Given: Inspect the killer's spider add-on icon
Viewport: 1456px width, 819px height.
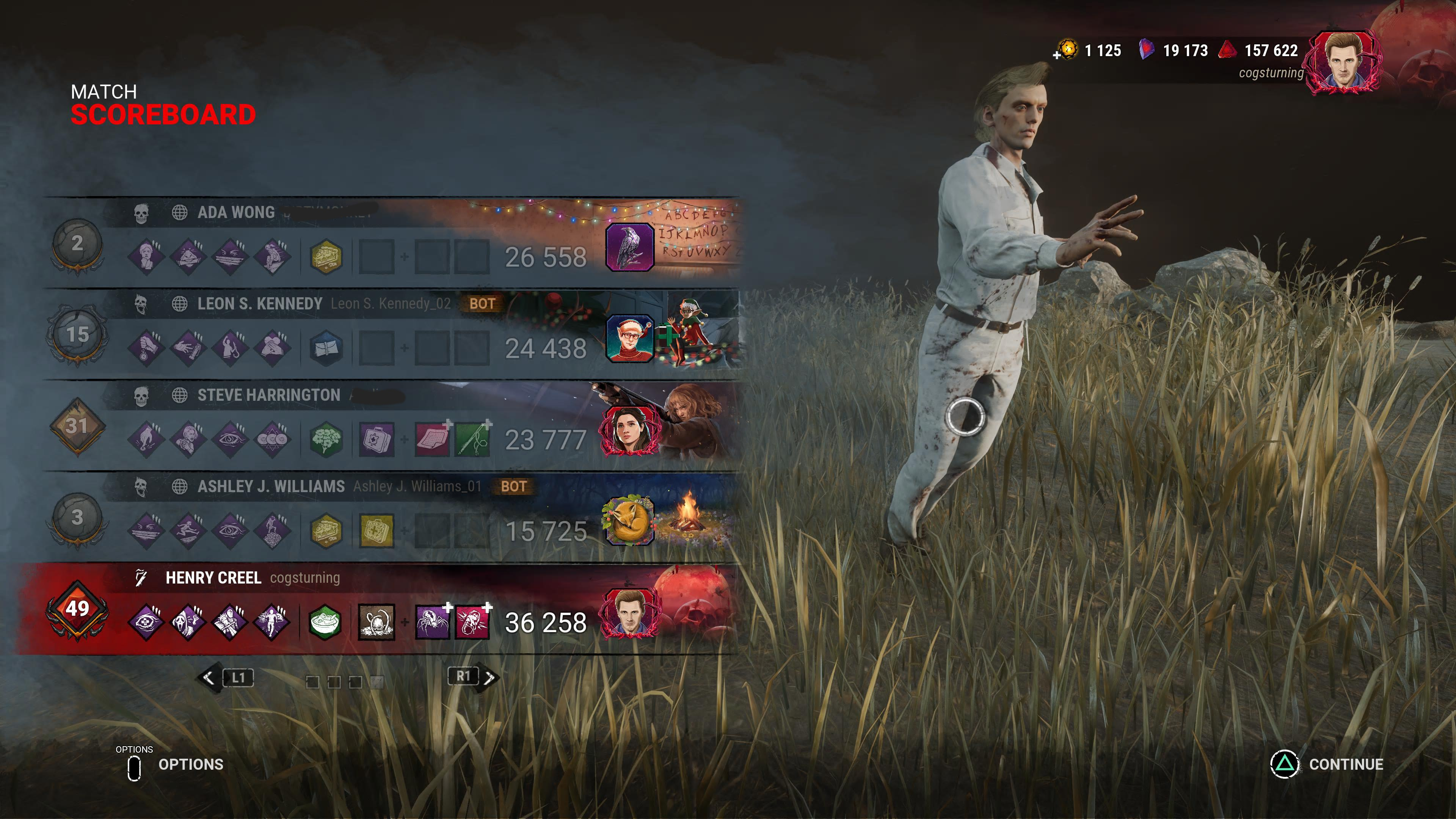Looking at the screenshot, I should (x=432, y=622).
